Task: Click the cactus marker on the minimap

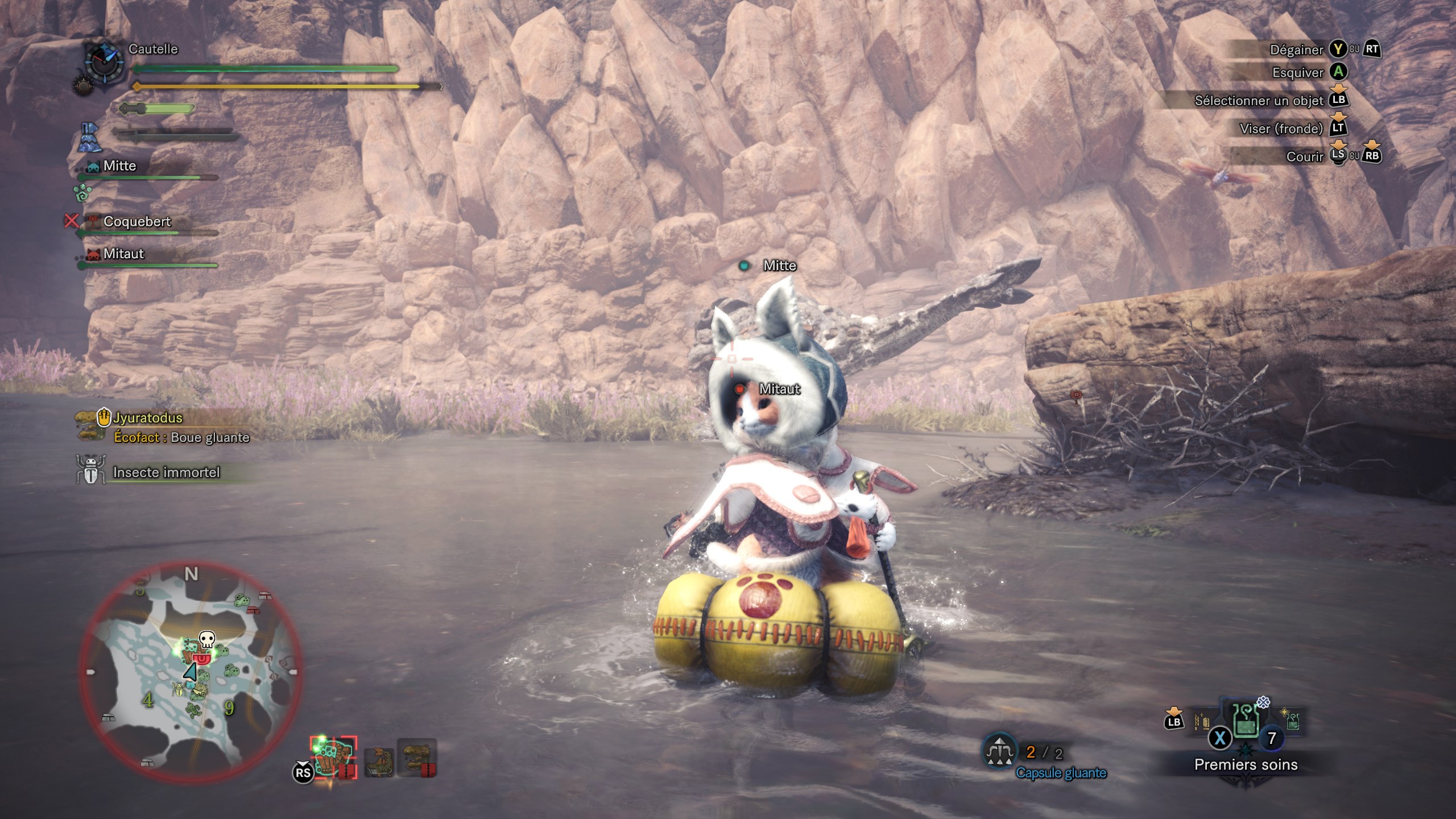Action: 194,709
